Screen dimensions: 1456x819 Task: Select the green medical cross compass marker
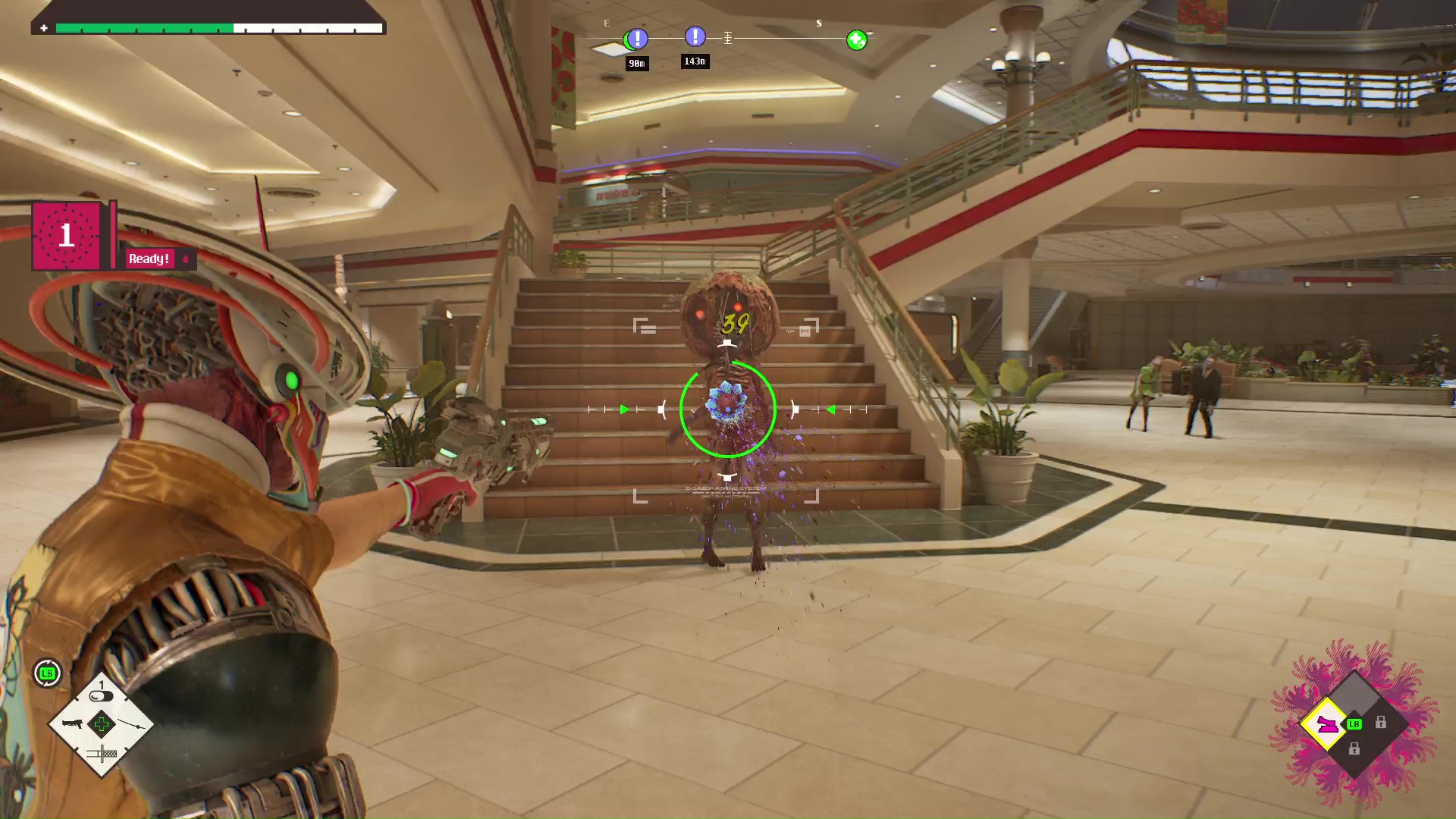tap(856, 40)
